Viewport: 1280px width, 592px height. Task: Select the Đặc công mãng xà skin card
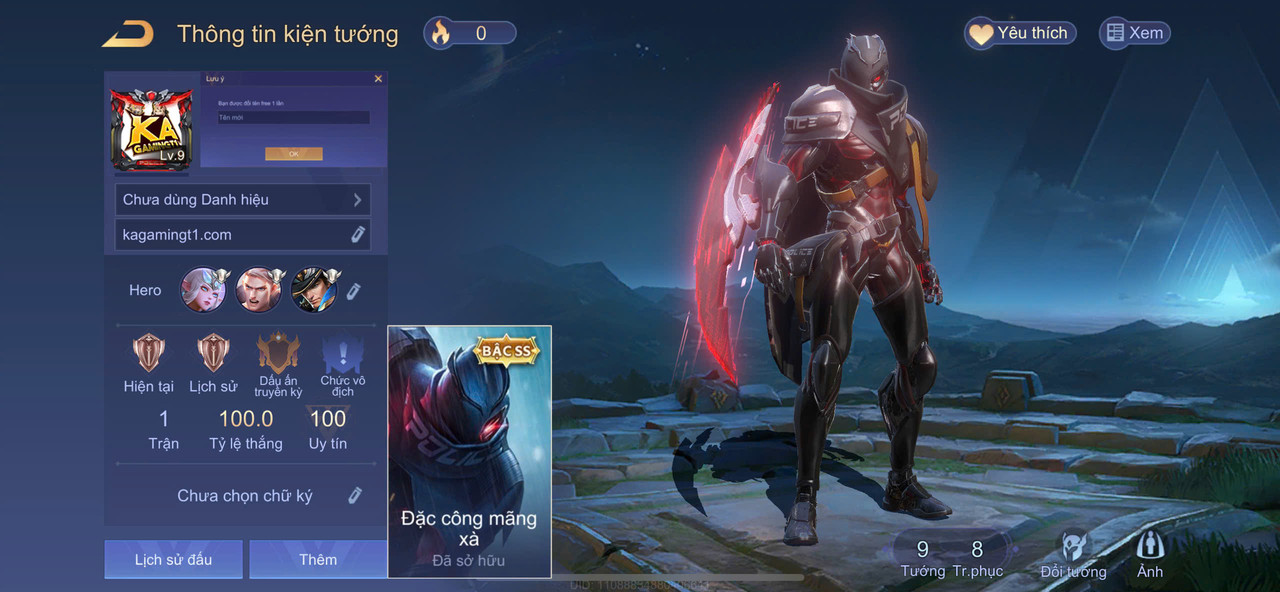469,452
